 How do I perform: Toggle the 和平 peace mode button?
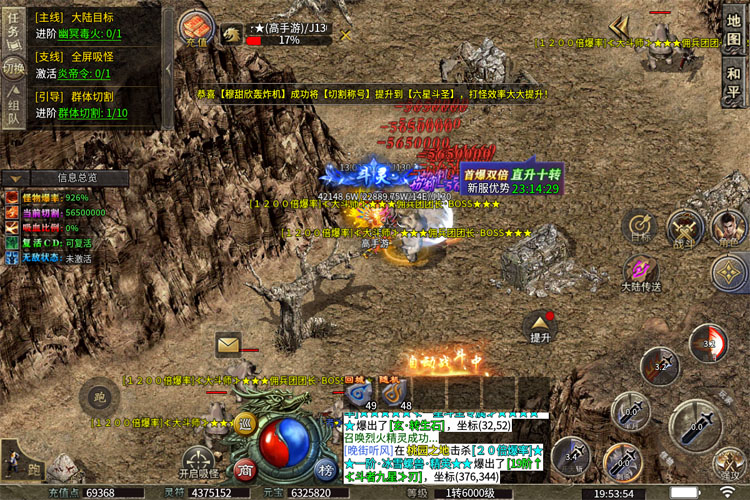[734, 82]
